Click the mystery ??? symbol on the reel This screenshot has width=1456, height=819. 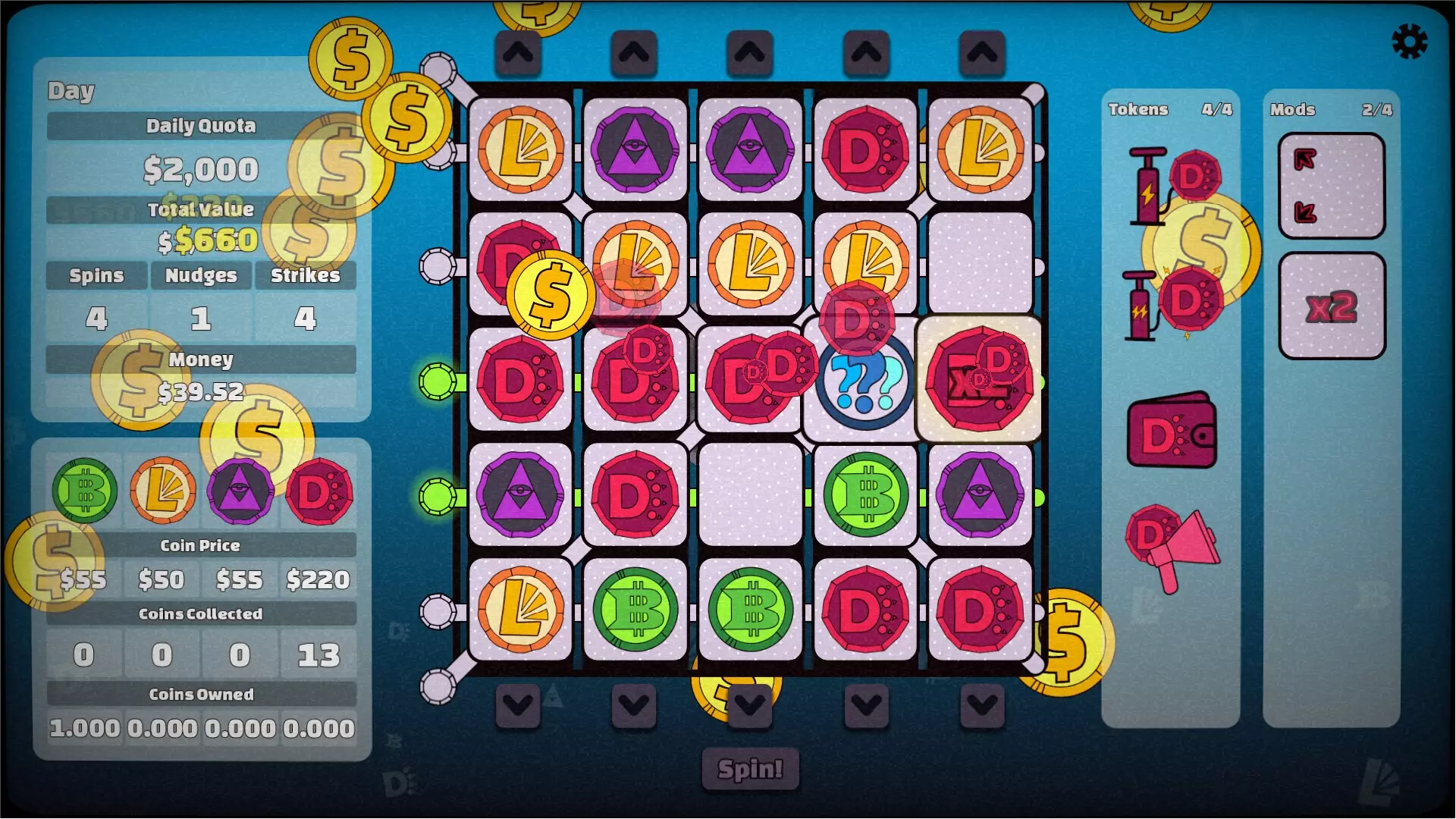click(863, 381)
